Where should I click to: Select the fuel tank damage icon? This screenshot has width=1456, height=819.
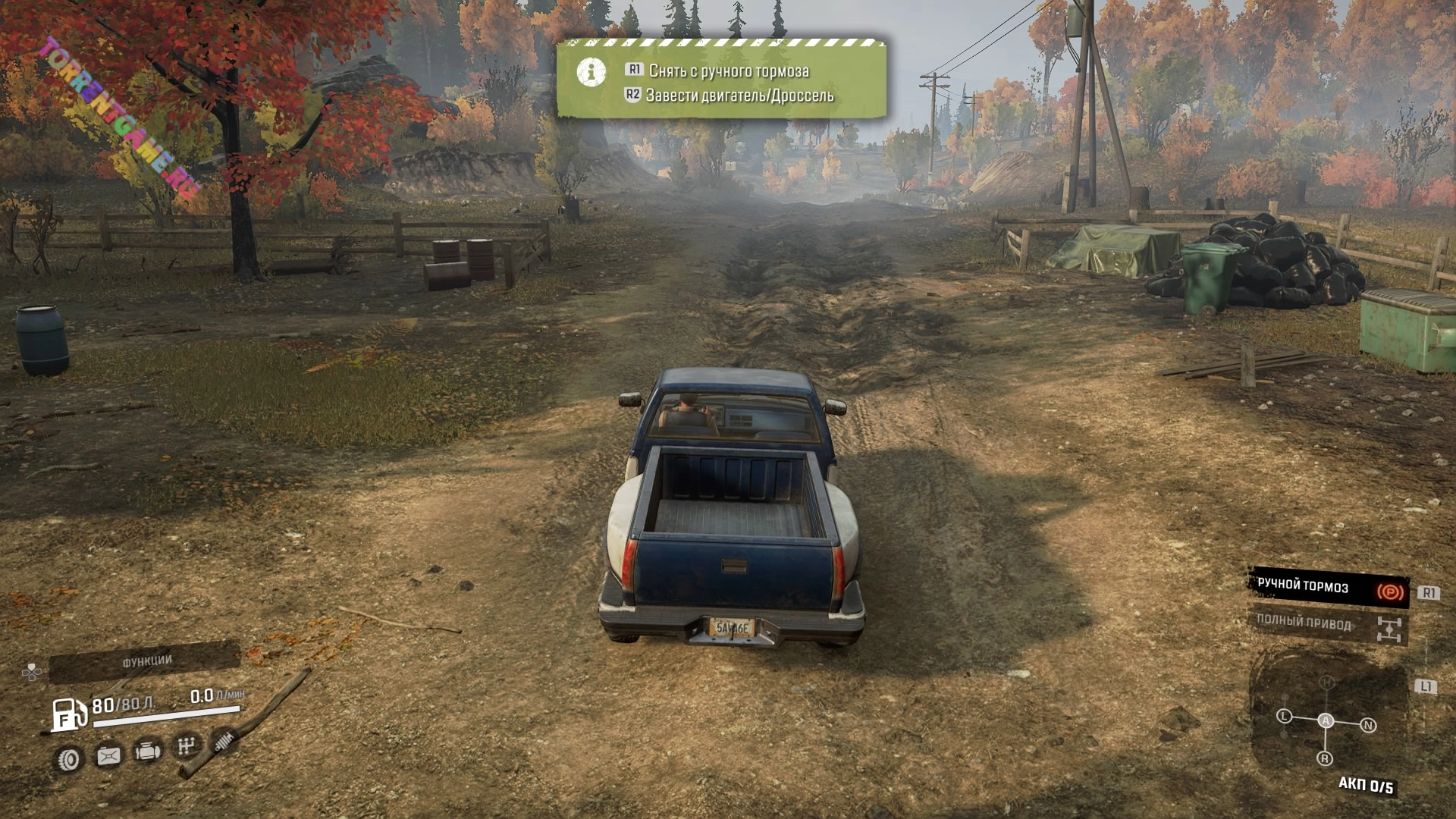click(x=108, y=755)
